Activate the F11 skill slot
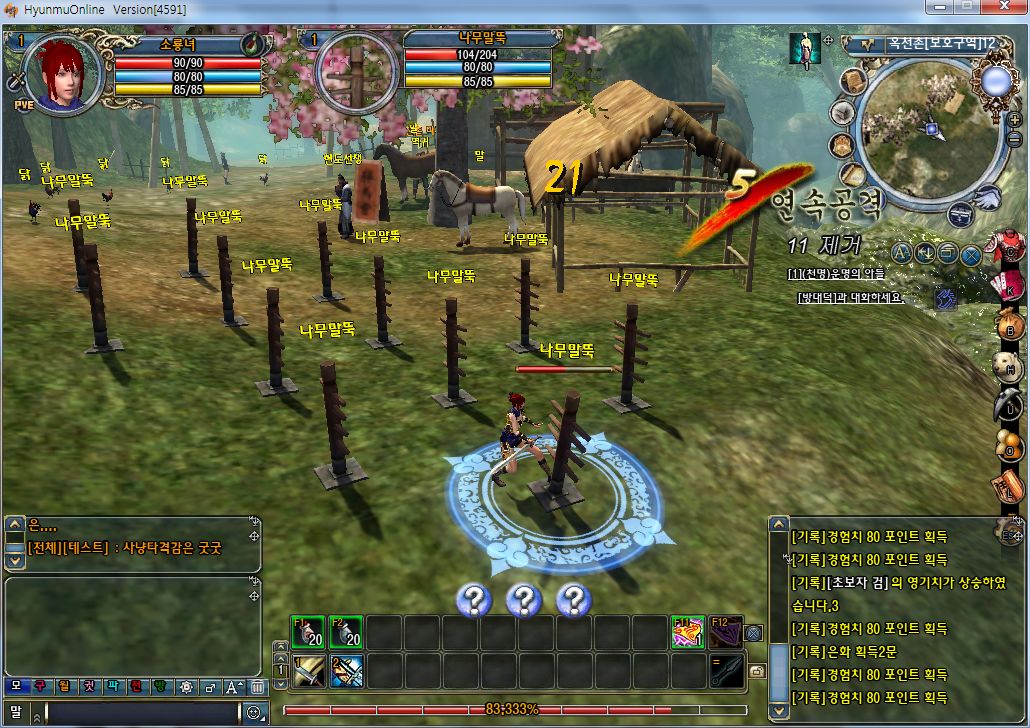 [687, 632]
